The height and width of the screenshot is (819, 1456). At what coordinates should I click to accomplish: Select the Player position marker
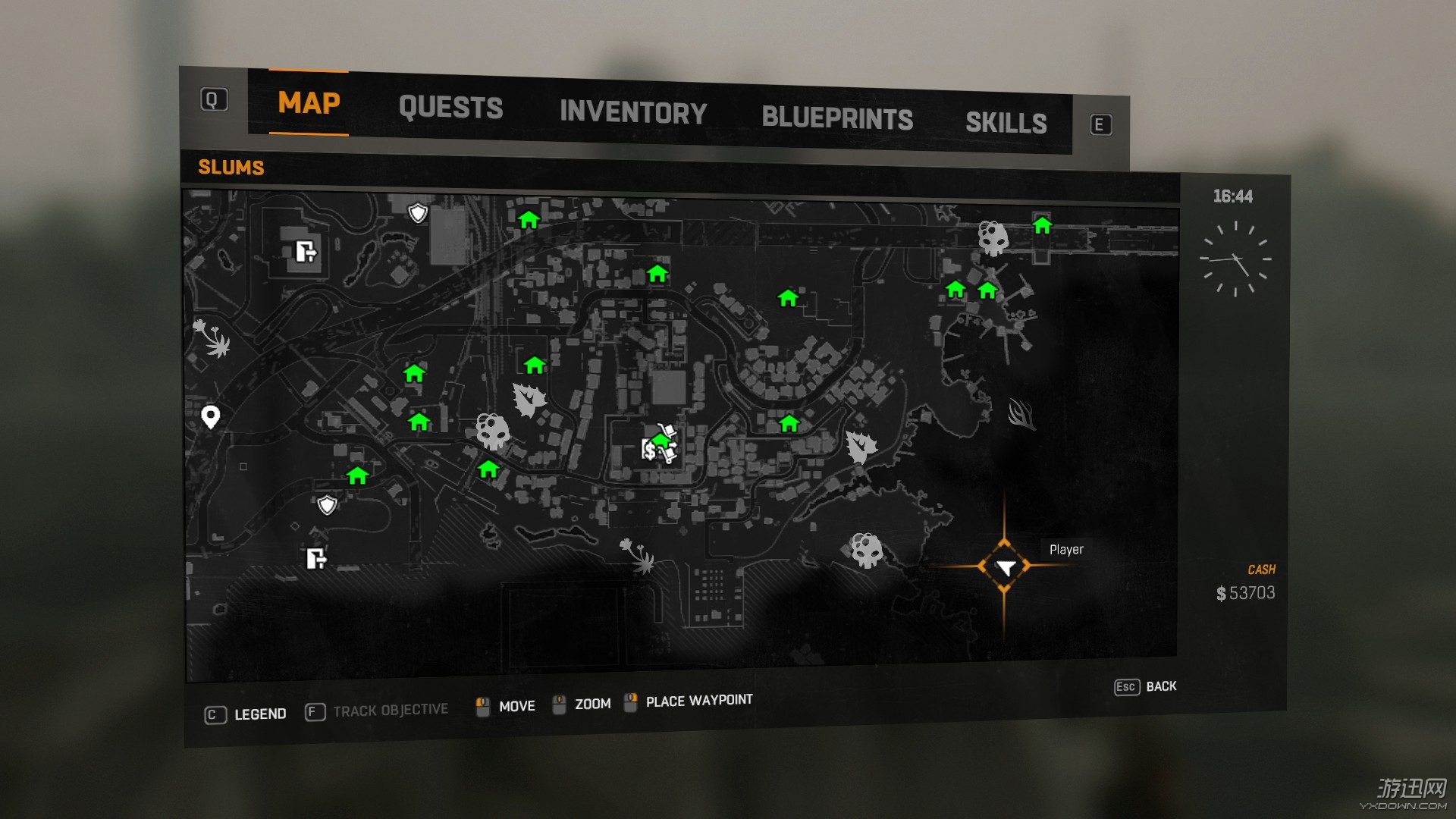click(1005, 567)
